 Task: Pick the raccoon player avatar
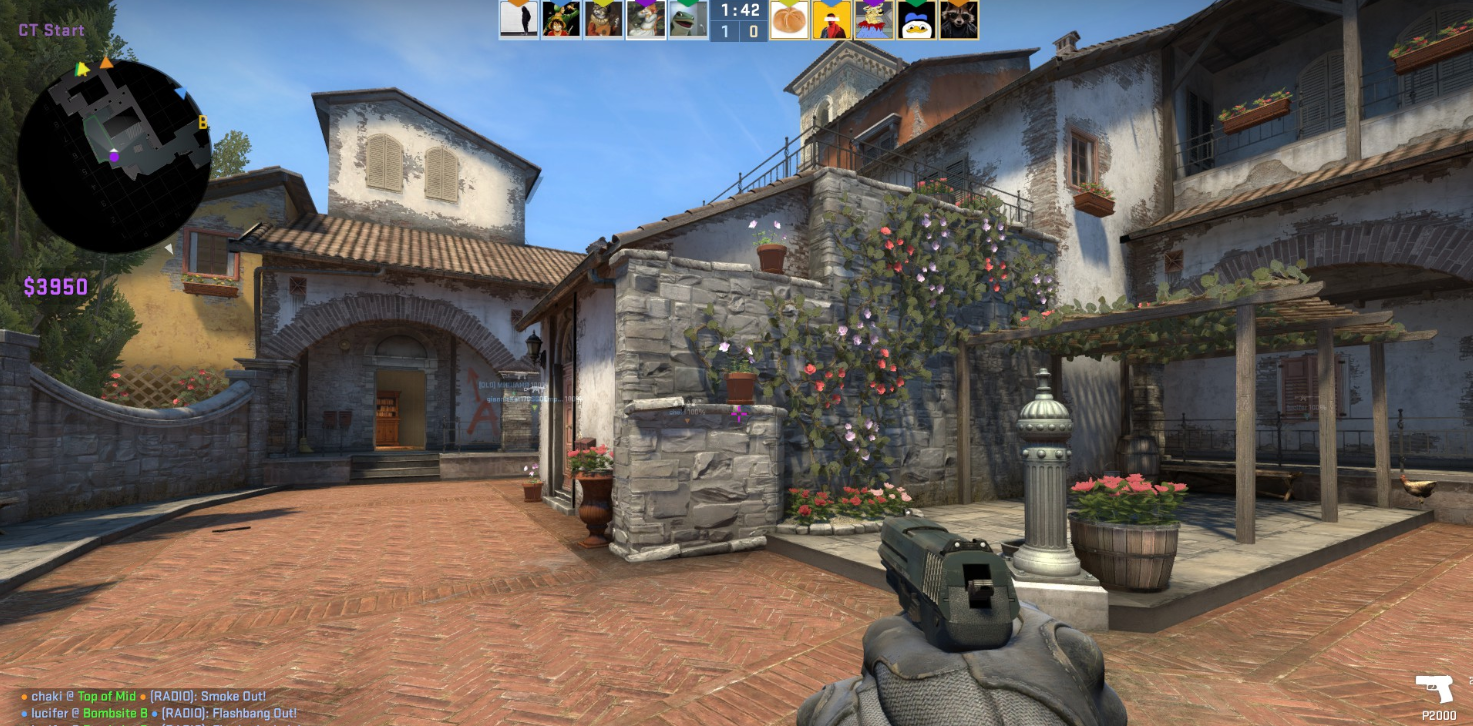point(958,20)
